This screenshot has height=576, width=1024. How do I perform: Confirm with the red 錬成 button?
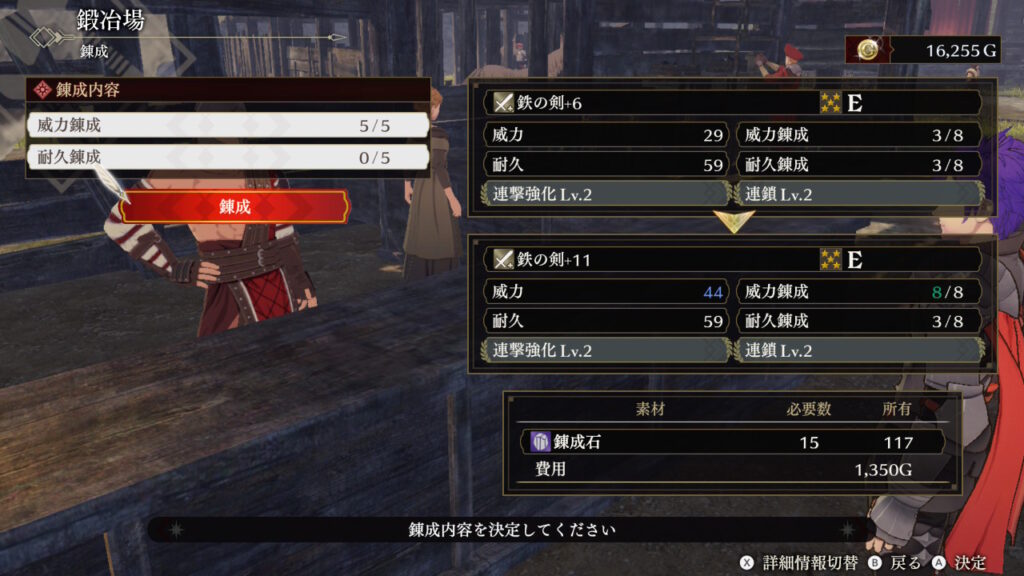[x=234, y=207]
